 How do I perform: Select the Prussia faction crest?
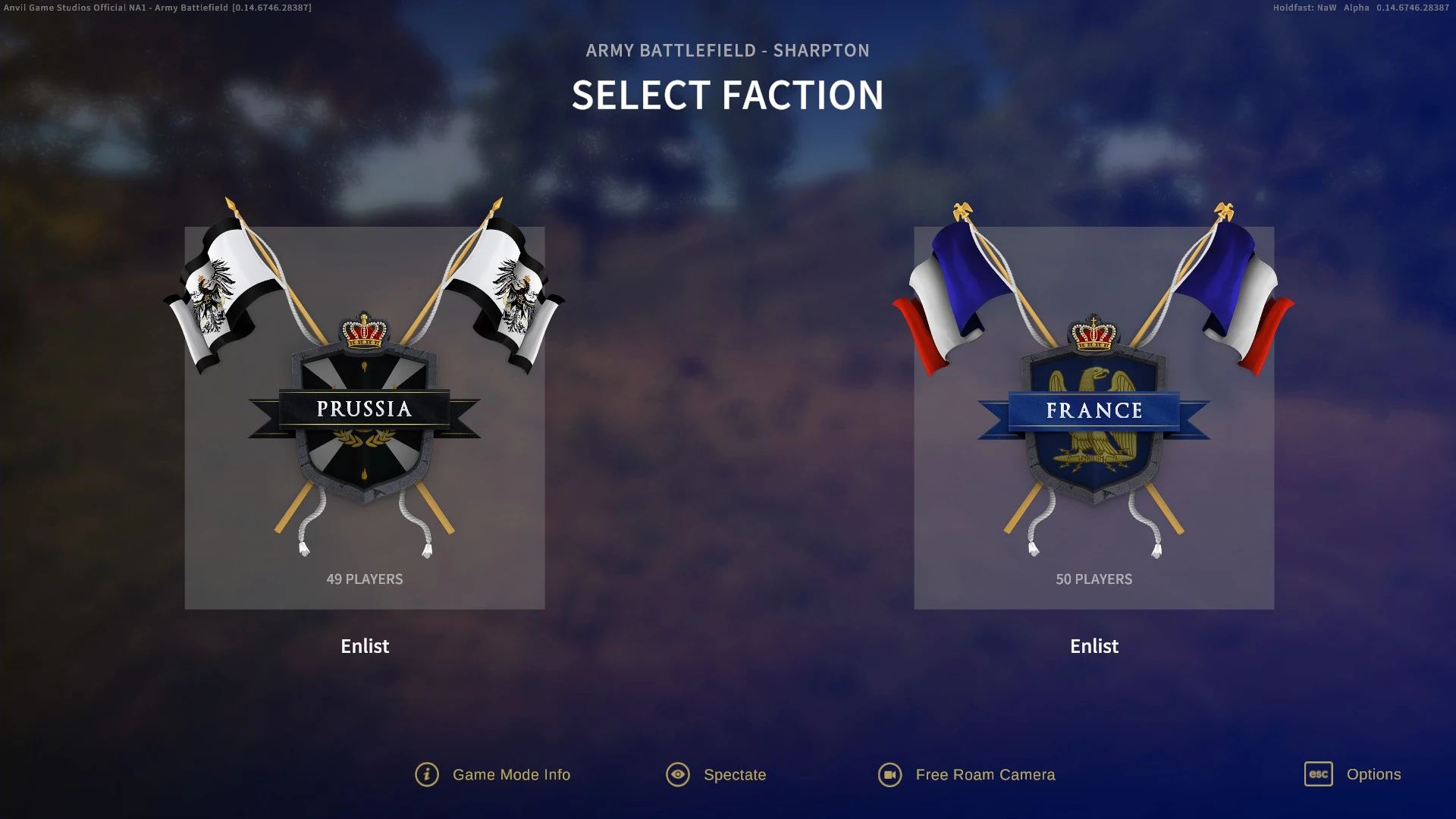click(x=364, y=413)
